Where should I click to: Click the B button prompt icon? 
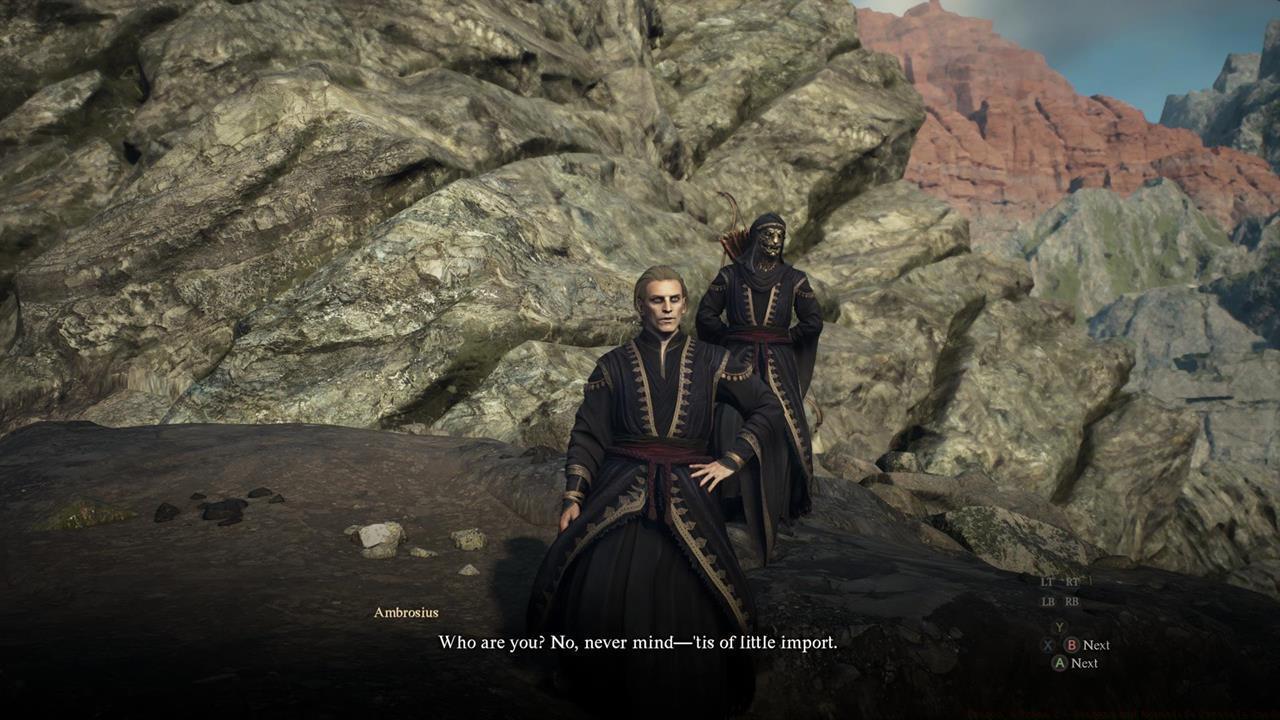coord(1072,644)
